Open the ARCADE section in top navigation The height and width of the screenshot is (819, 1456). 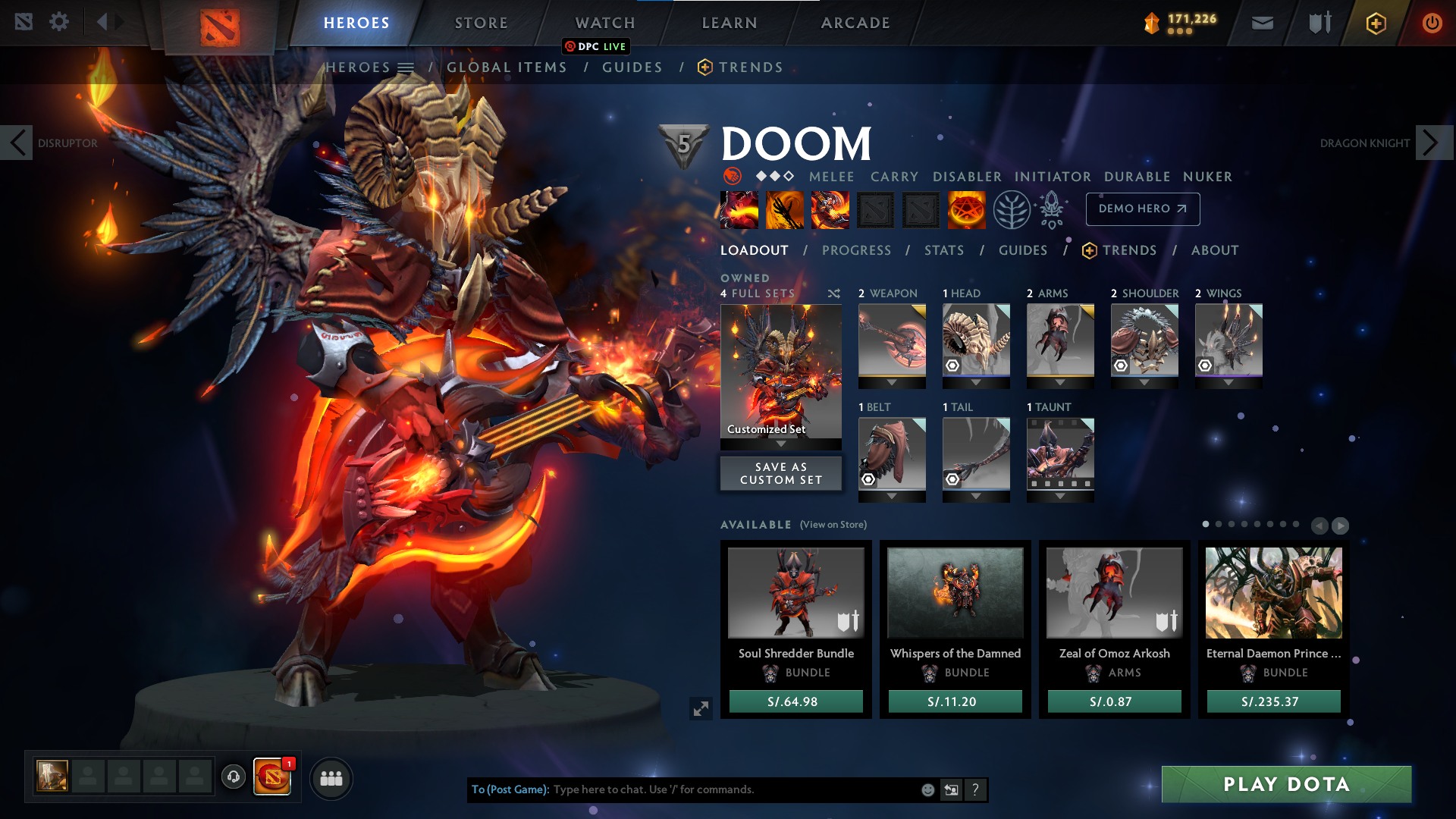[855, 22]
